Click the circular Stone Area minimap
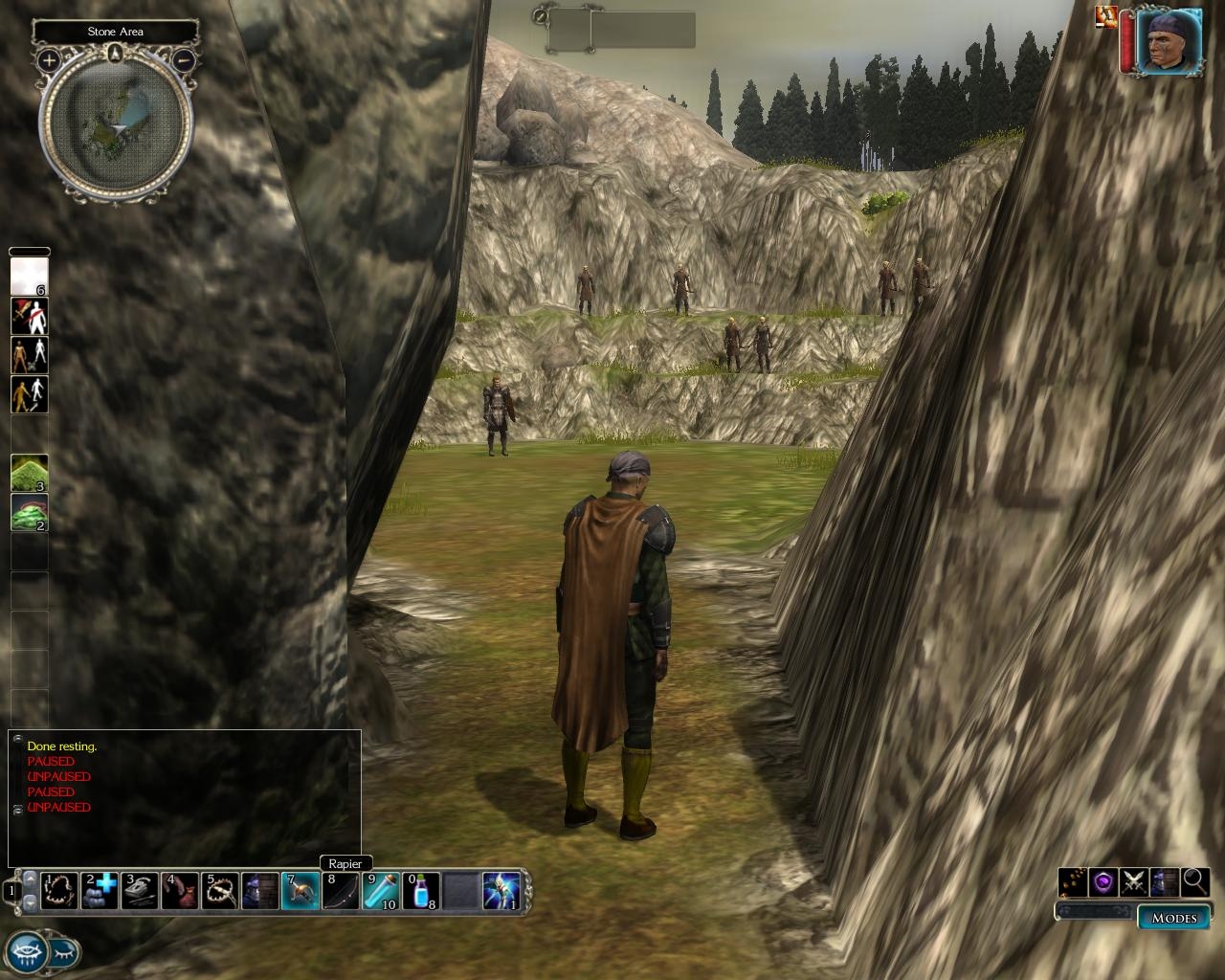1225x980 pixels. pos(116,127)
